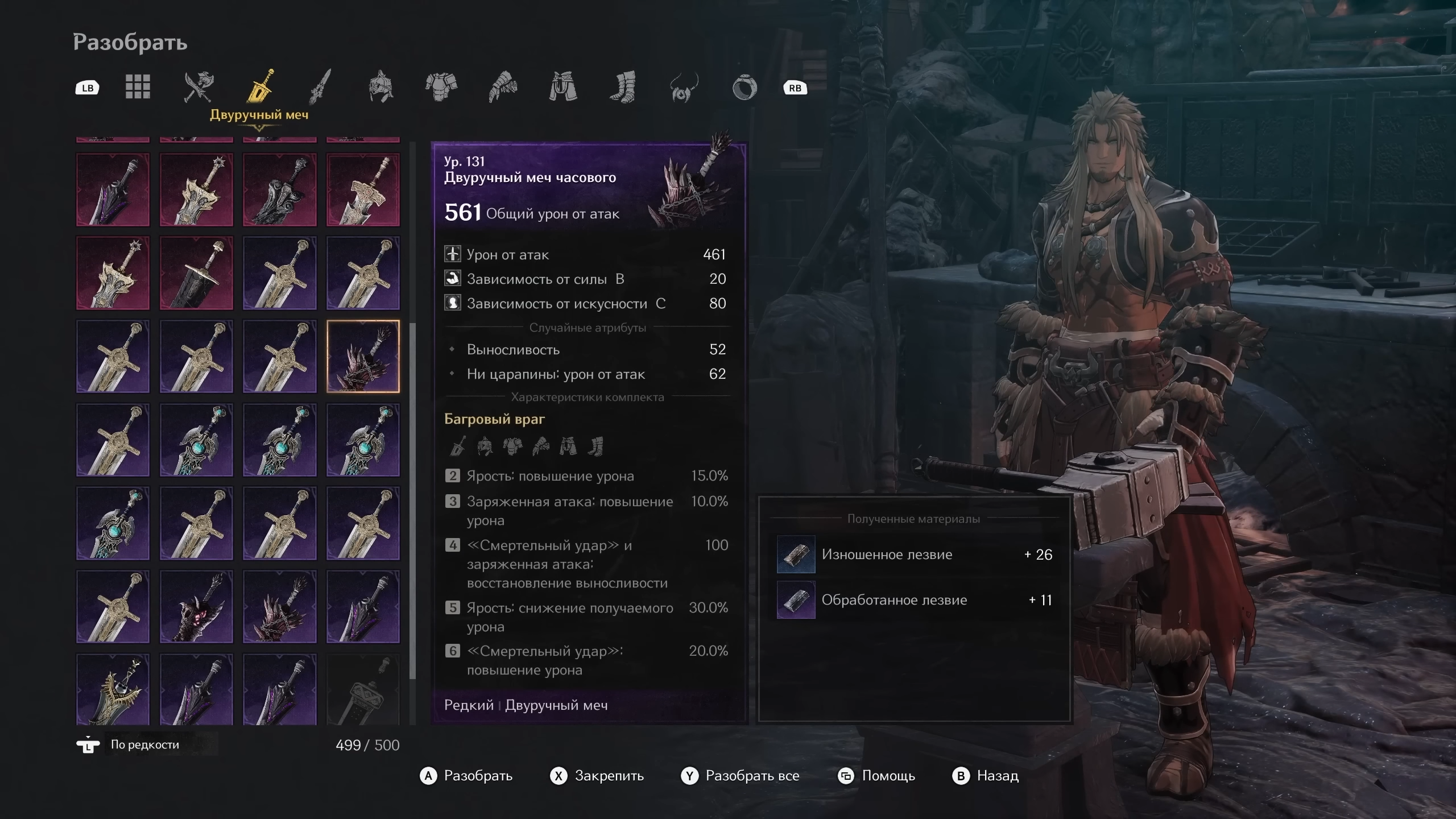Switch to the dagger category tab
1456x819 pixels.
pyautogui.click(x=320, y=87)
